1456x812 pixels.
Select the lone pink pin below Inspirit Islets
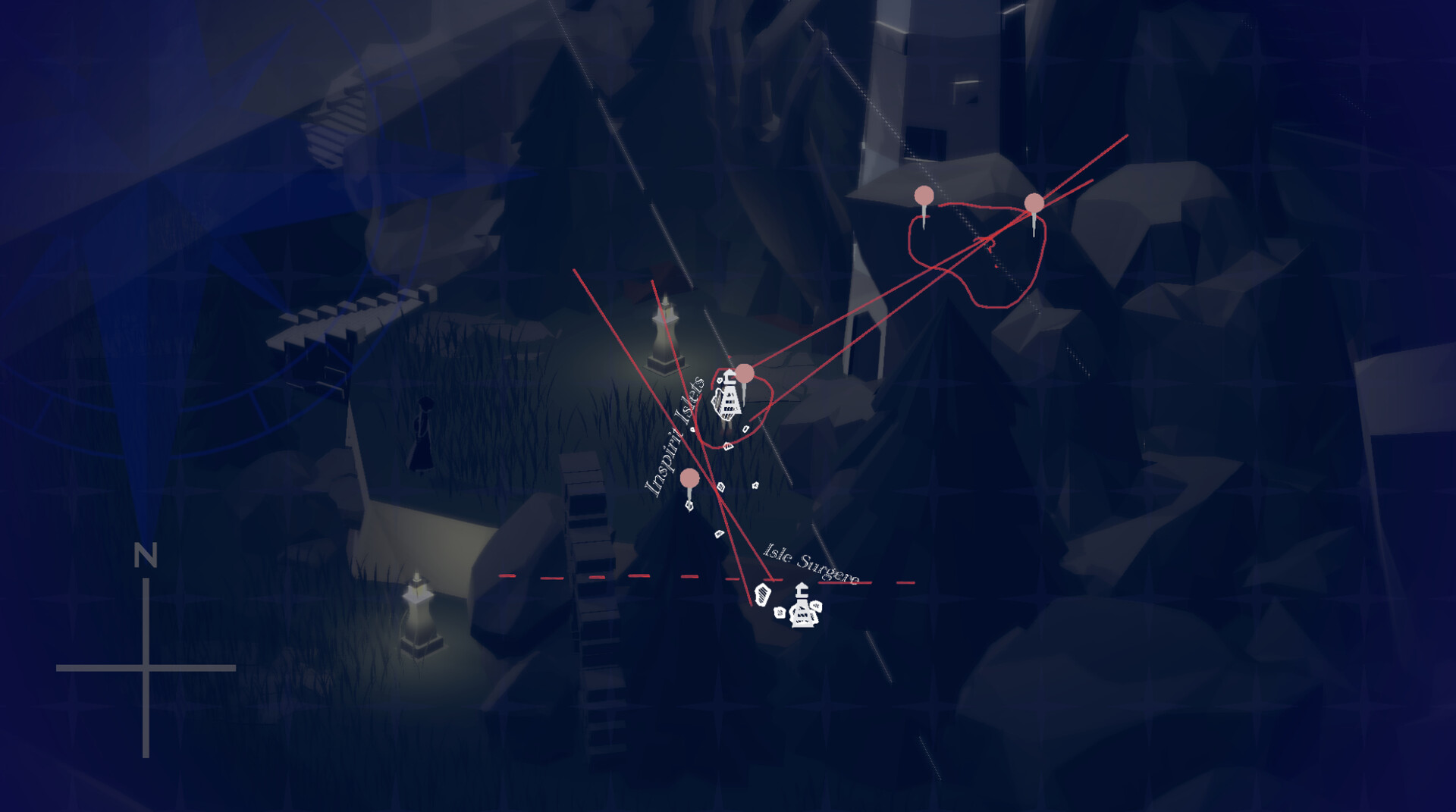tap(689, 478)
